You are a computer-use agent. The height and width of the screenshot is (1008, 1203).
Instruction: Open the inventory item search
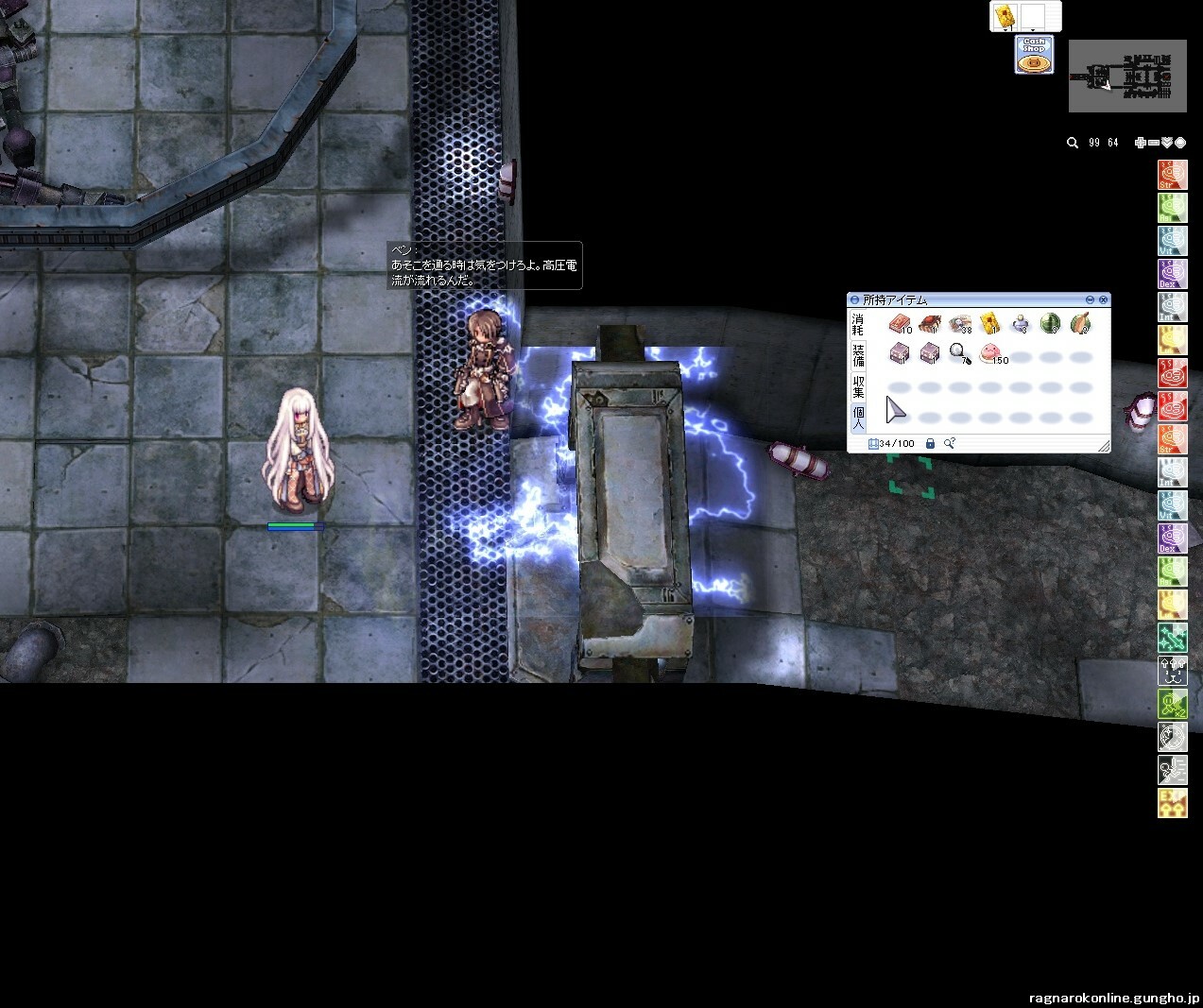950,443
